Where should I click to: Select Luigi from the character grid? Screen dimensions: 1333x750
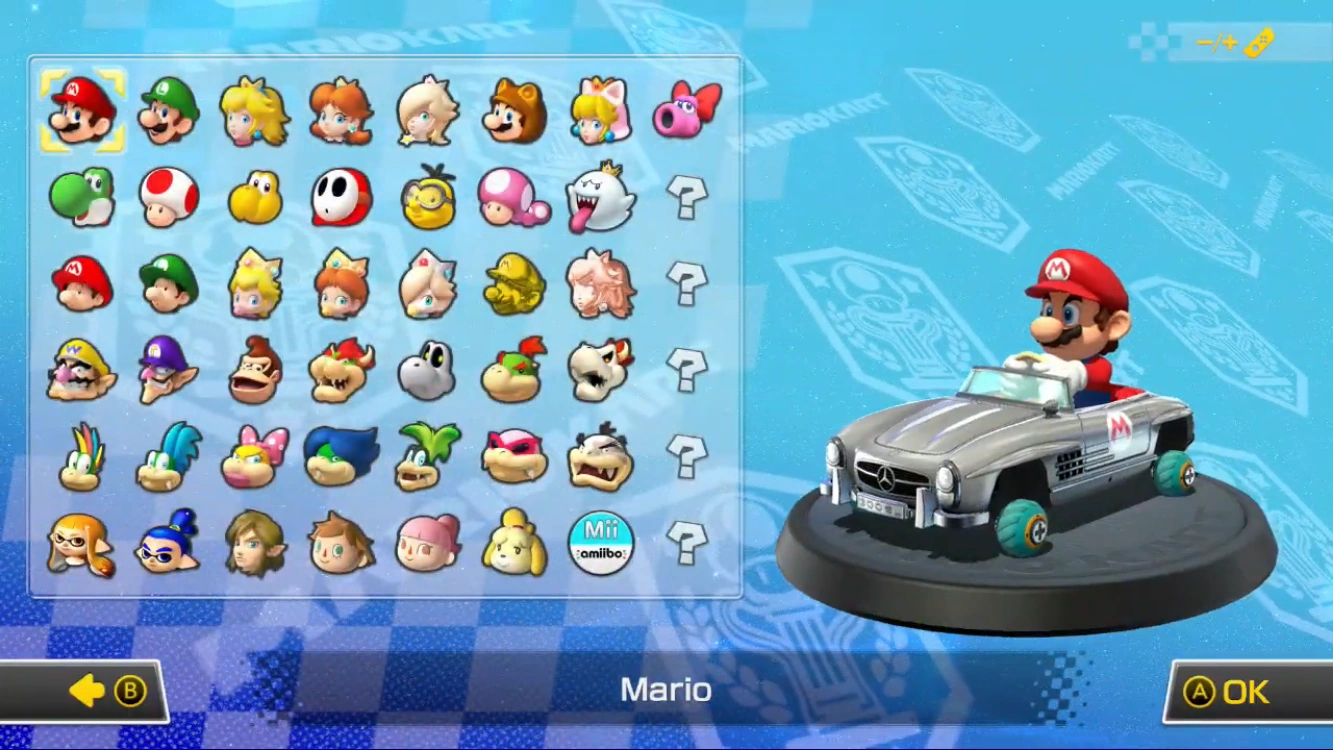point(168,110)
